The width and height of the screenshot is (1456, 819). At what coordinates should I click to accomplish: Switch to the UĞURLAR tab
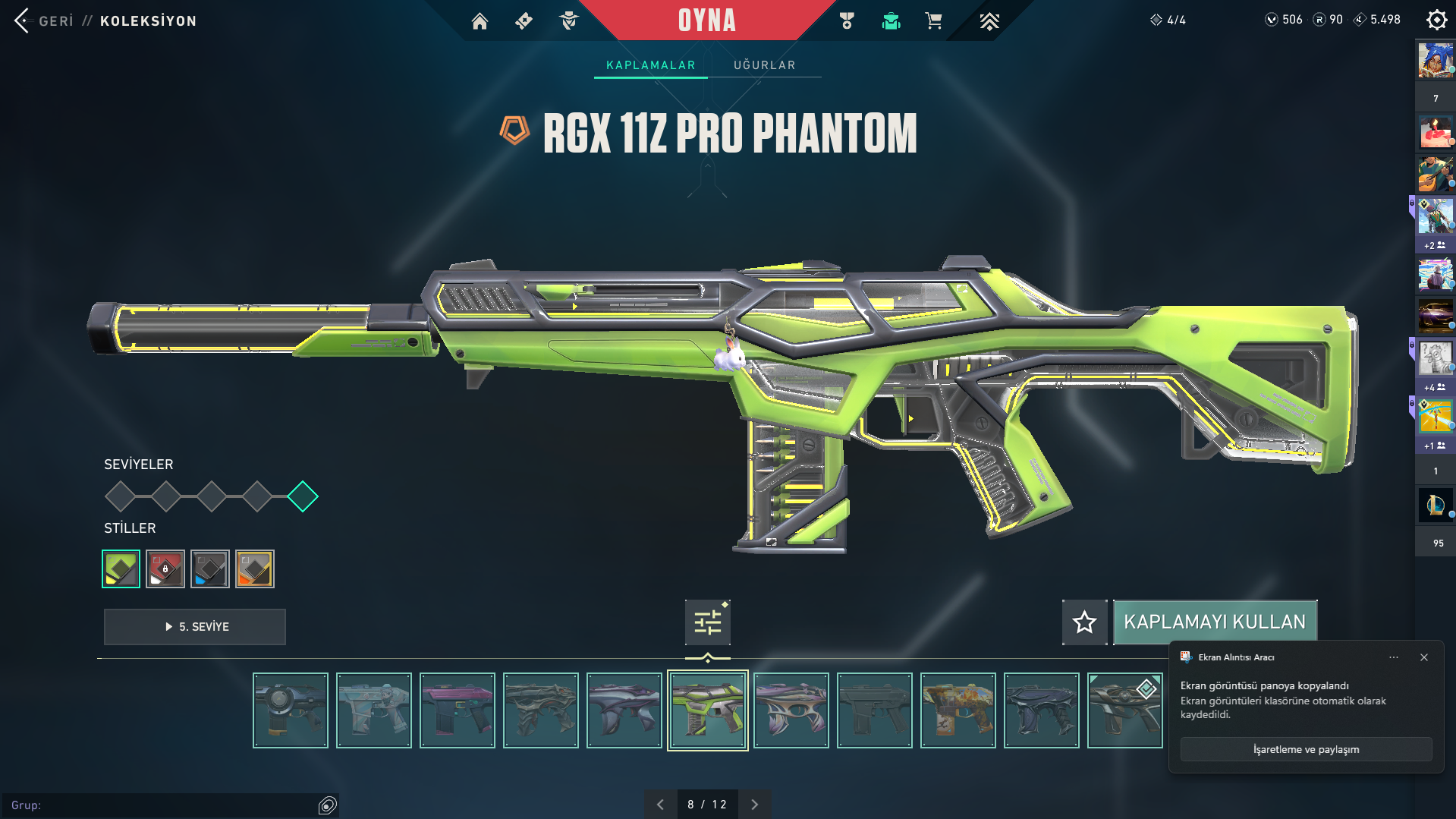click(x=764, y=65)
